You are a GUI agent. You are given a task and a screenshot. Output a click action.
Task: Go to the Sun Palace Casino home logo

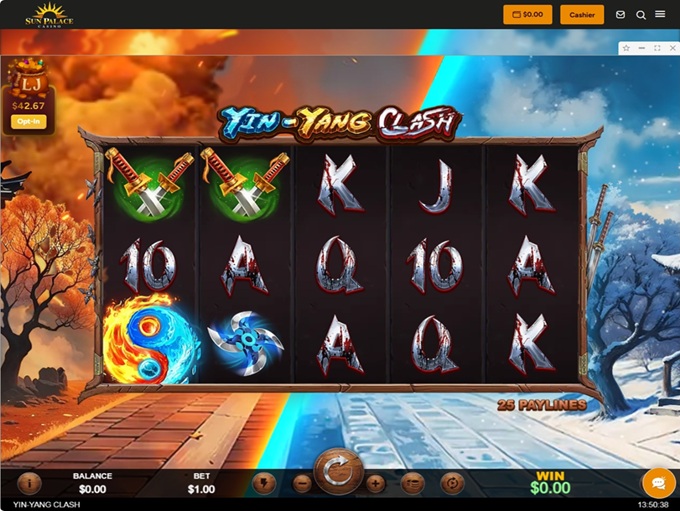click(x=49, y=15)
